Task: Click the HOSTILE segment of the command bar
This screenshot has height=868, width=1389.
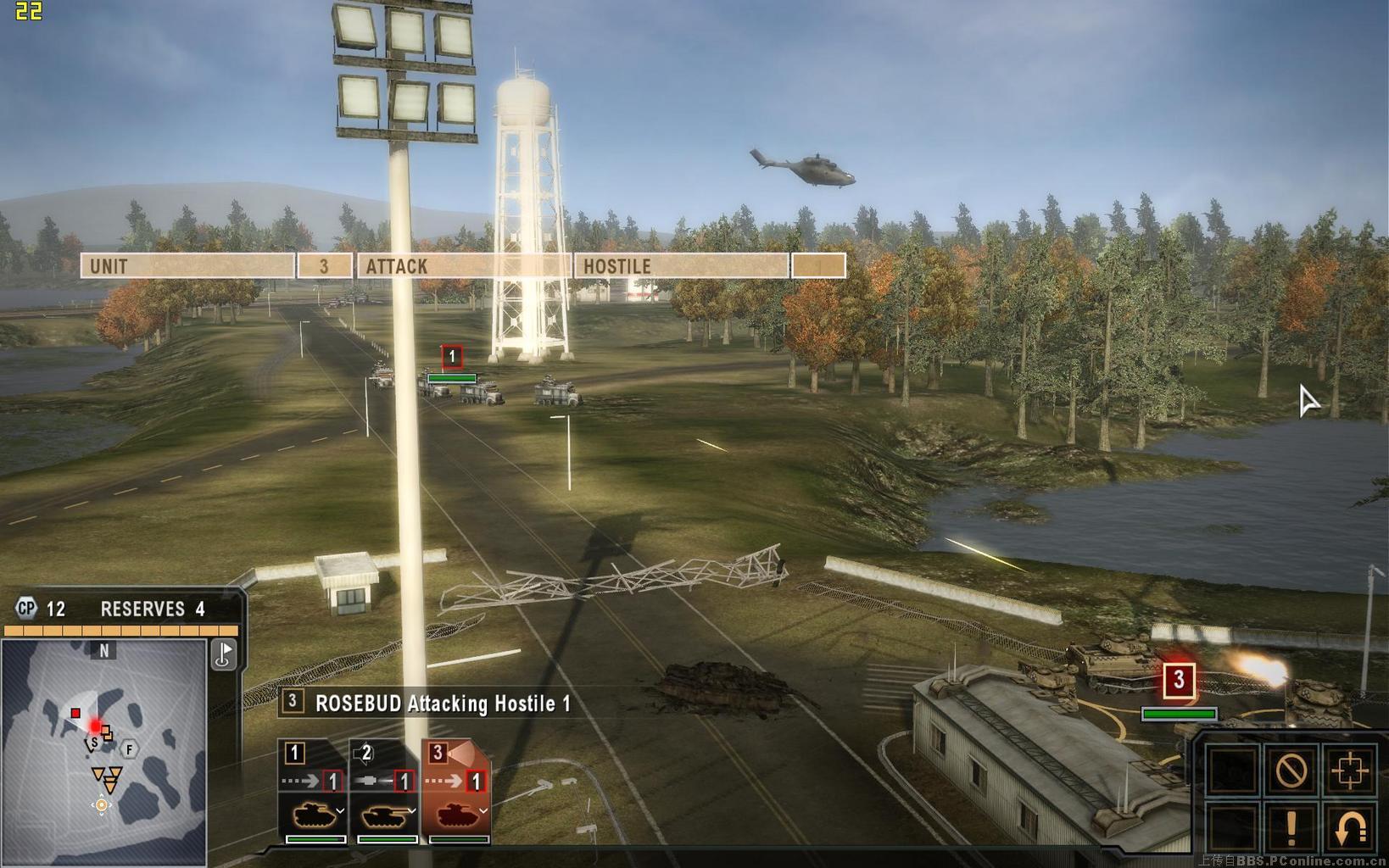Action: (681, 266)
